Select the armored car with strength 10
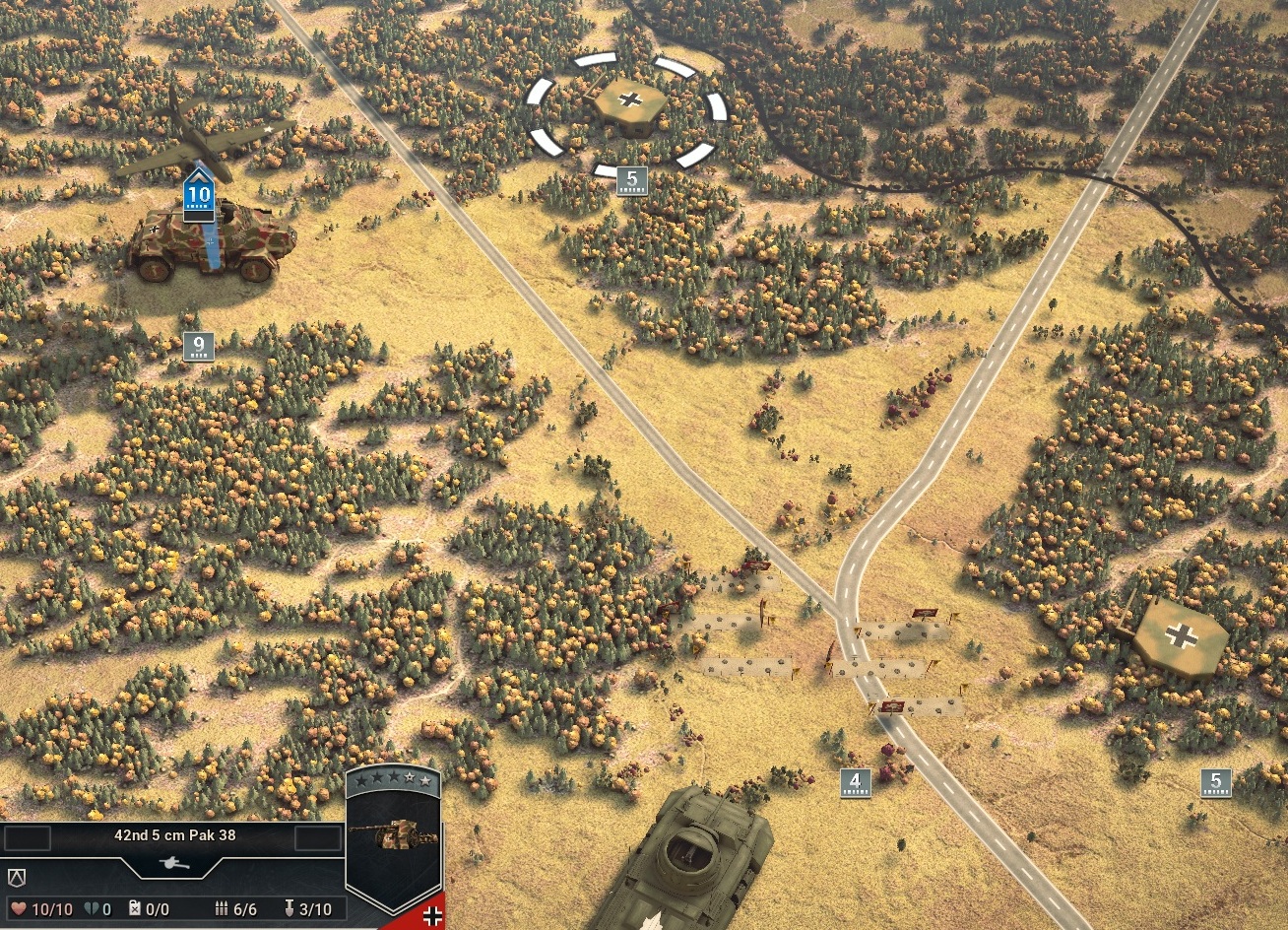Image resolution: width=1288 pixels, height=930 pixels. 212,241
